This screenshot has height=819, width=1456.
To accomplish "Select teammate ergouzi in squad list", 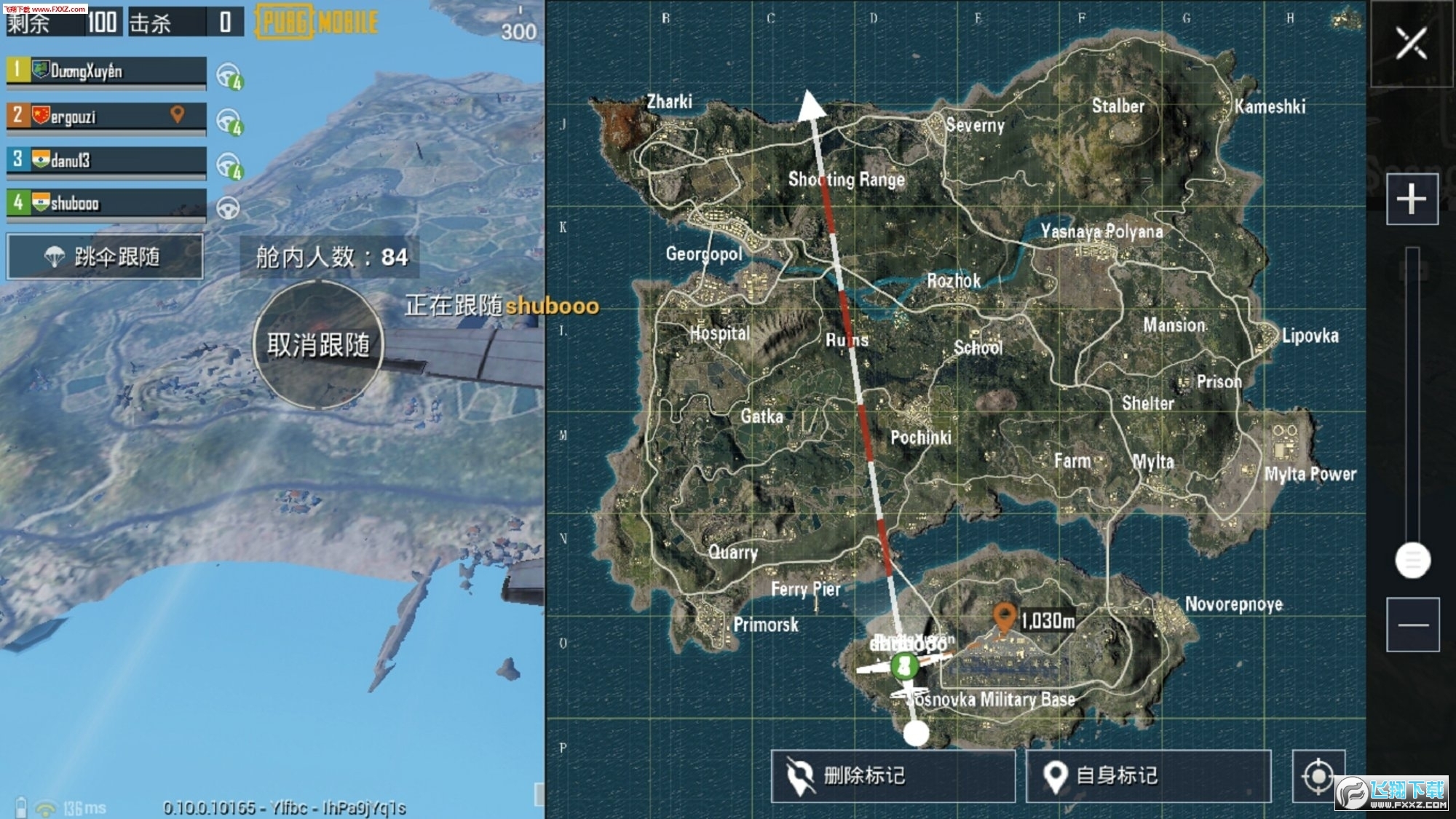I will point(106,116).
